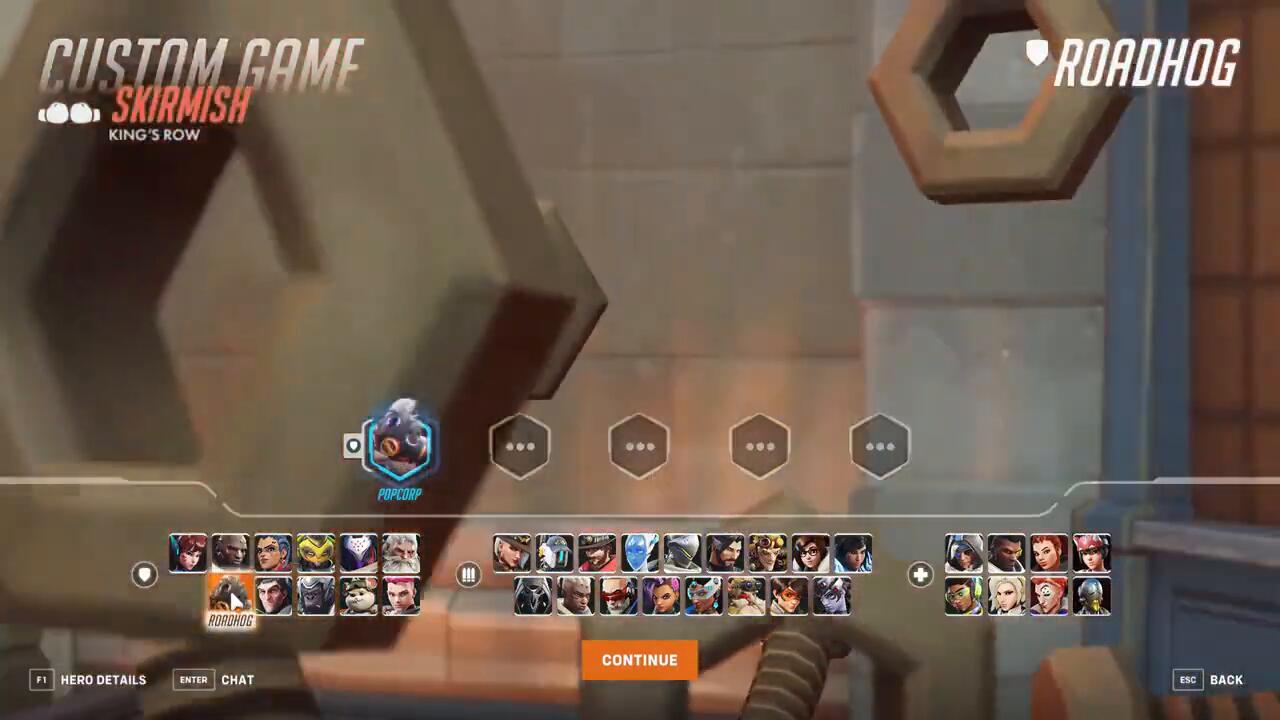1280x720 pixels.
Task: Select Zarya with pink hair
Action: (x=401, y=596)
